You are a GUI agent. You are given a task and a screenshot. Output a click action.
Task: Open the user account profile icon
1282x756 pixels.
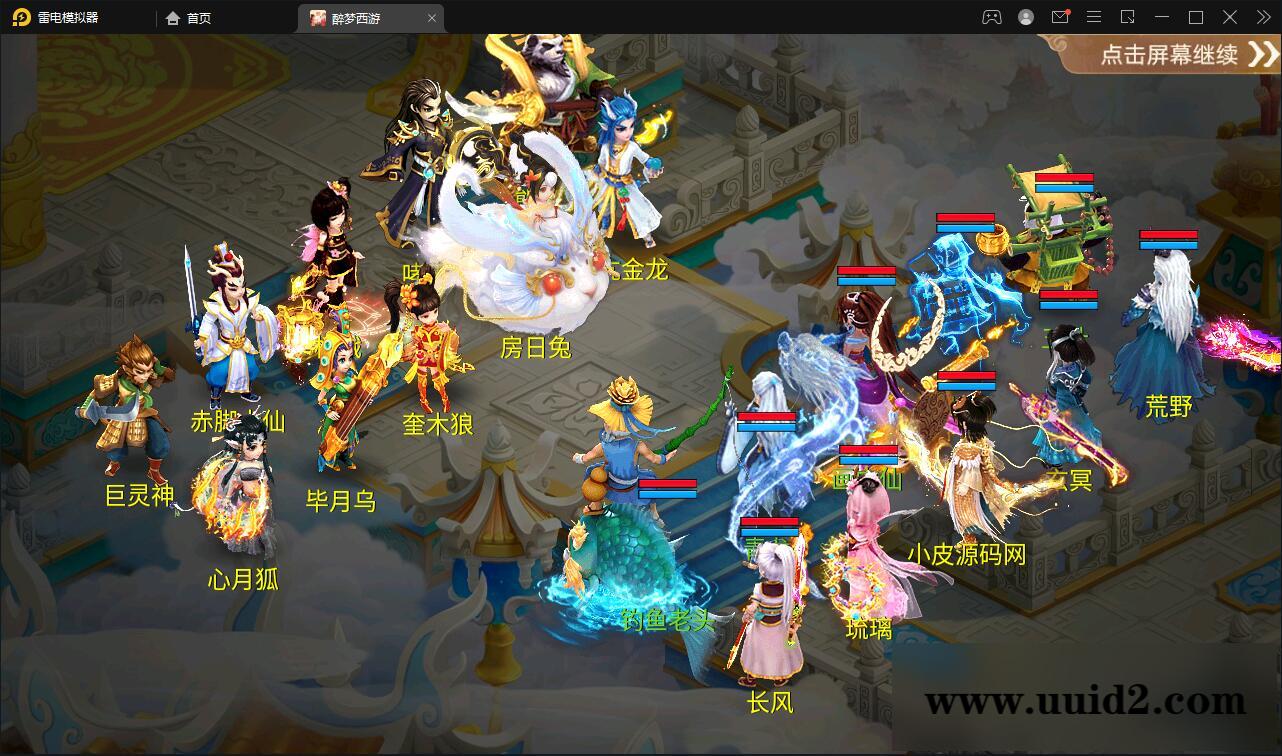point(1026,17)
